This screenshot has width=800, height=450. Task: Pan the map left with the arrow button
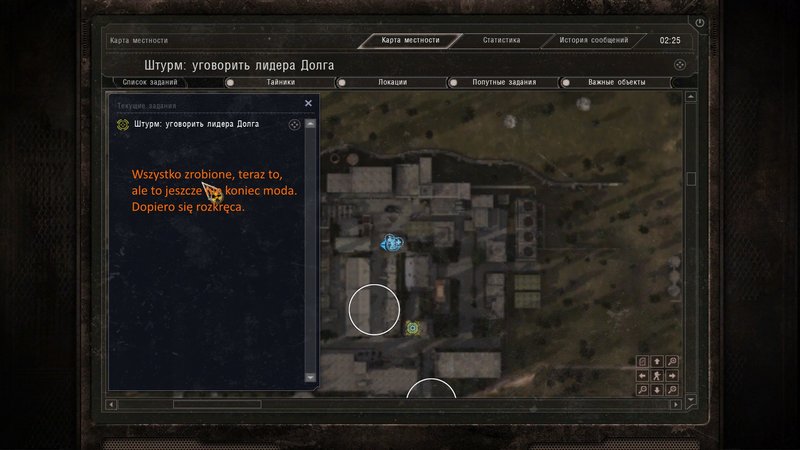click(x=643, y=375)
